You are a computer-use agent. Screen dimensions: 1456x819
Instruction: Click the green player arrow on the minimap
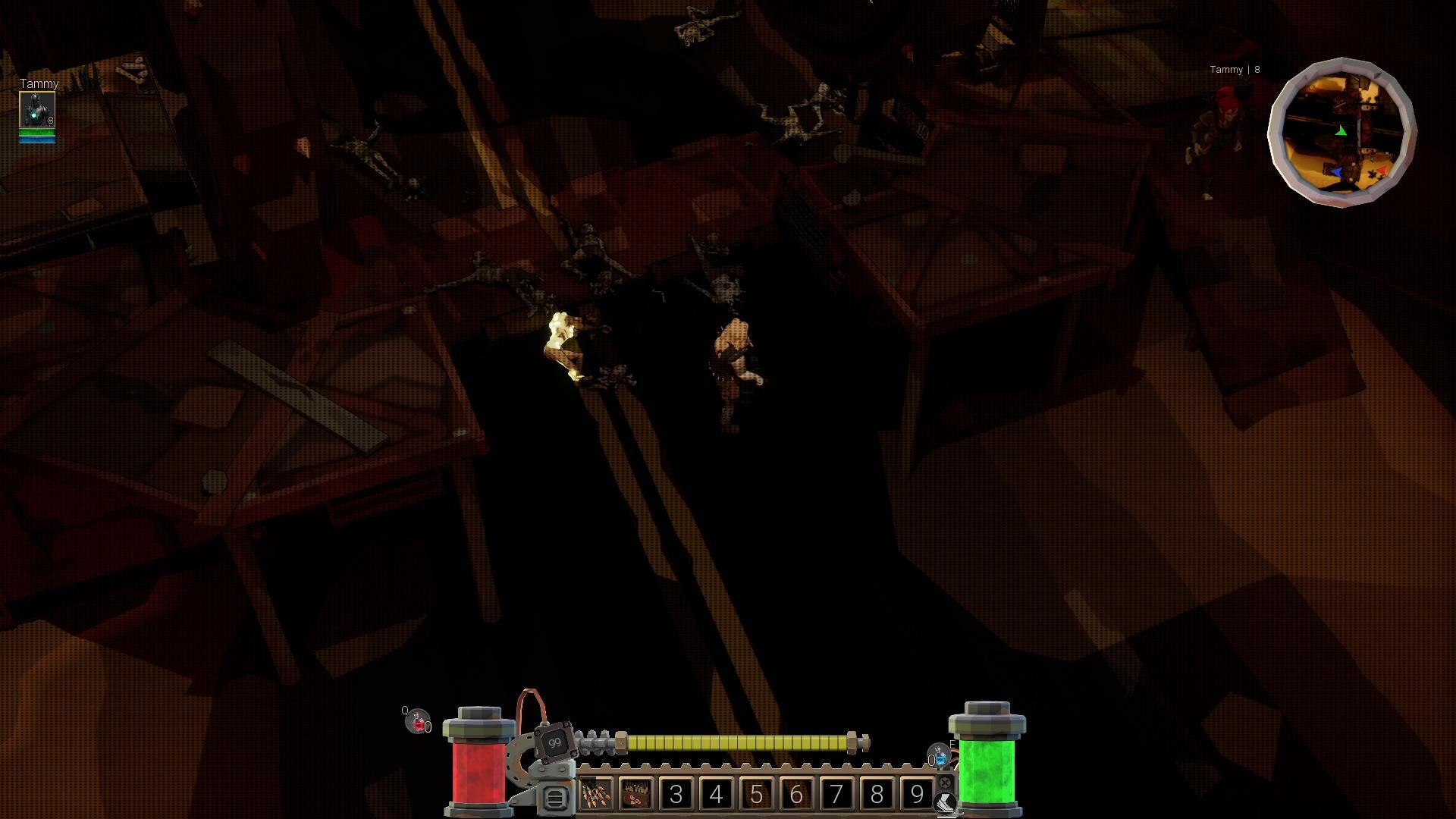1340,130
